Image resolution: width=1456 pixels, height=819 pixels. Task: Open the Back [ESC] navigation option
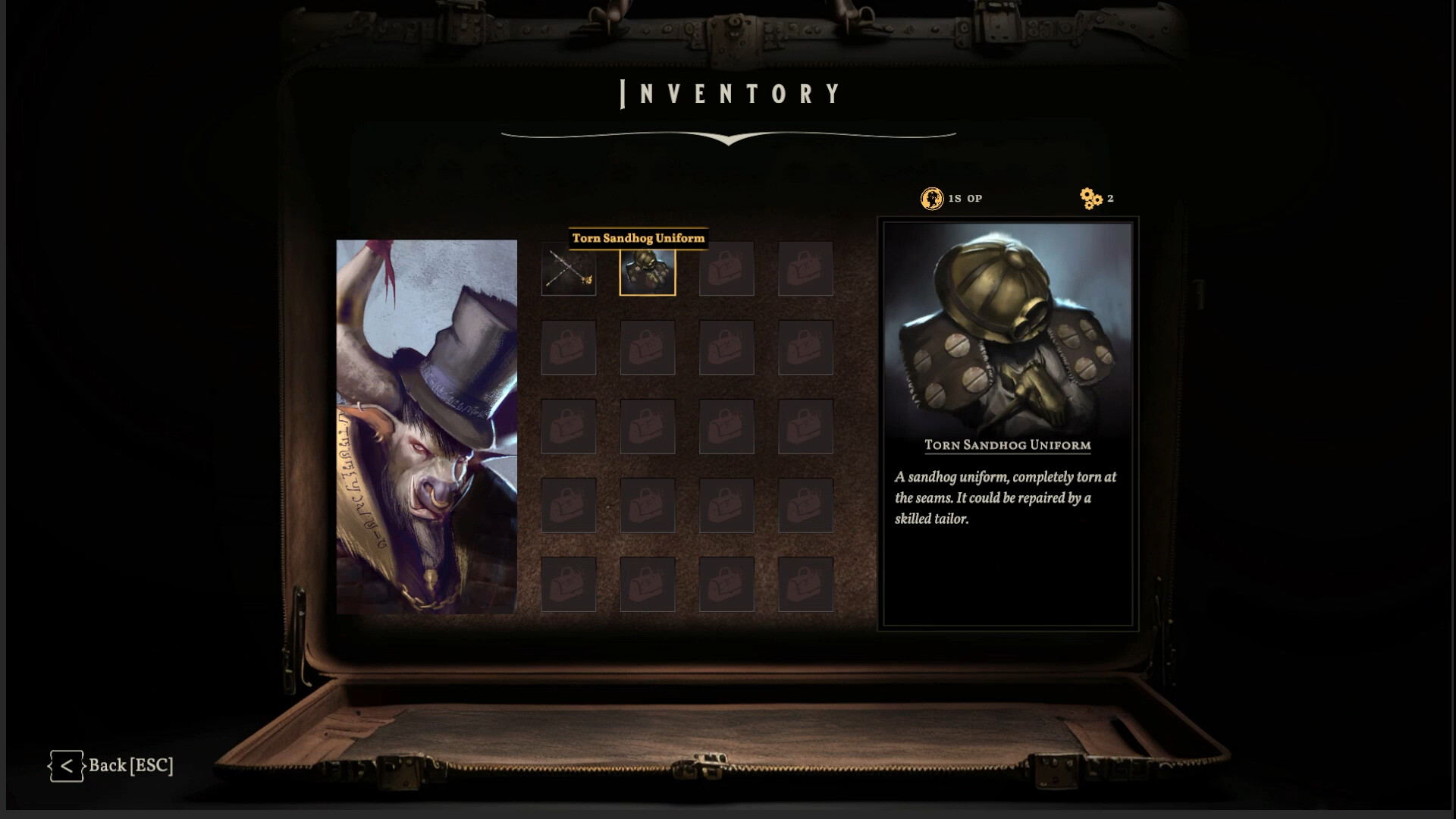point(130,765)
